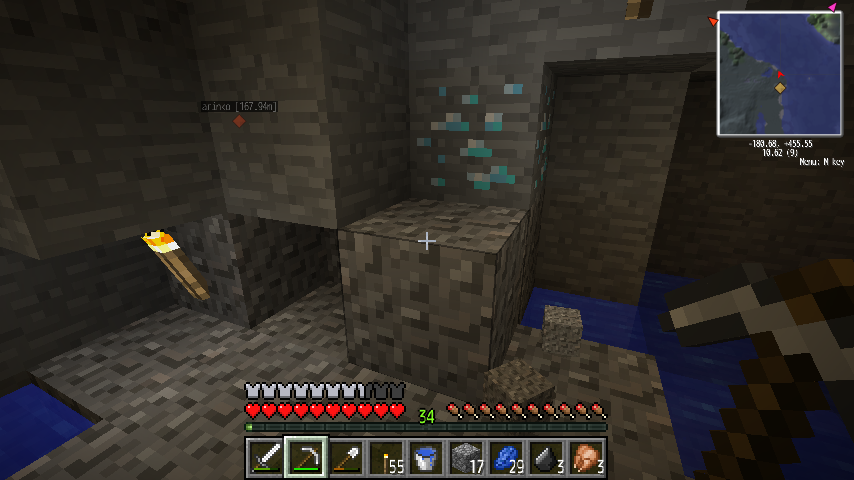Click the orange arrow marker beside minimap
Viewport: 854px width, 480px height.
click(x=713, y=21)
